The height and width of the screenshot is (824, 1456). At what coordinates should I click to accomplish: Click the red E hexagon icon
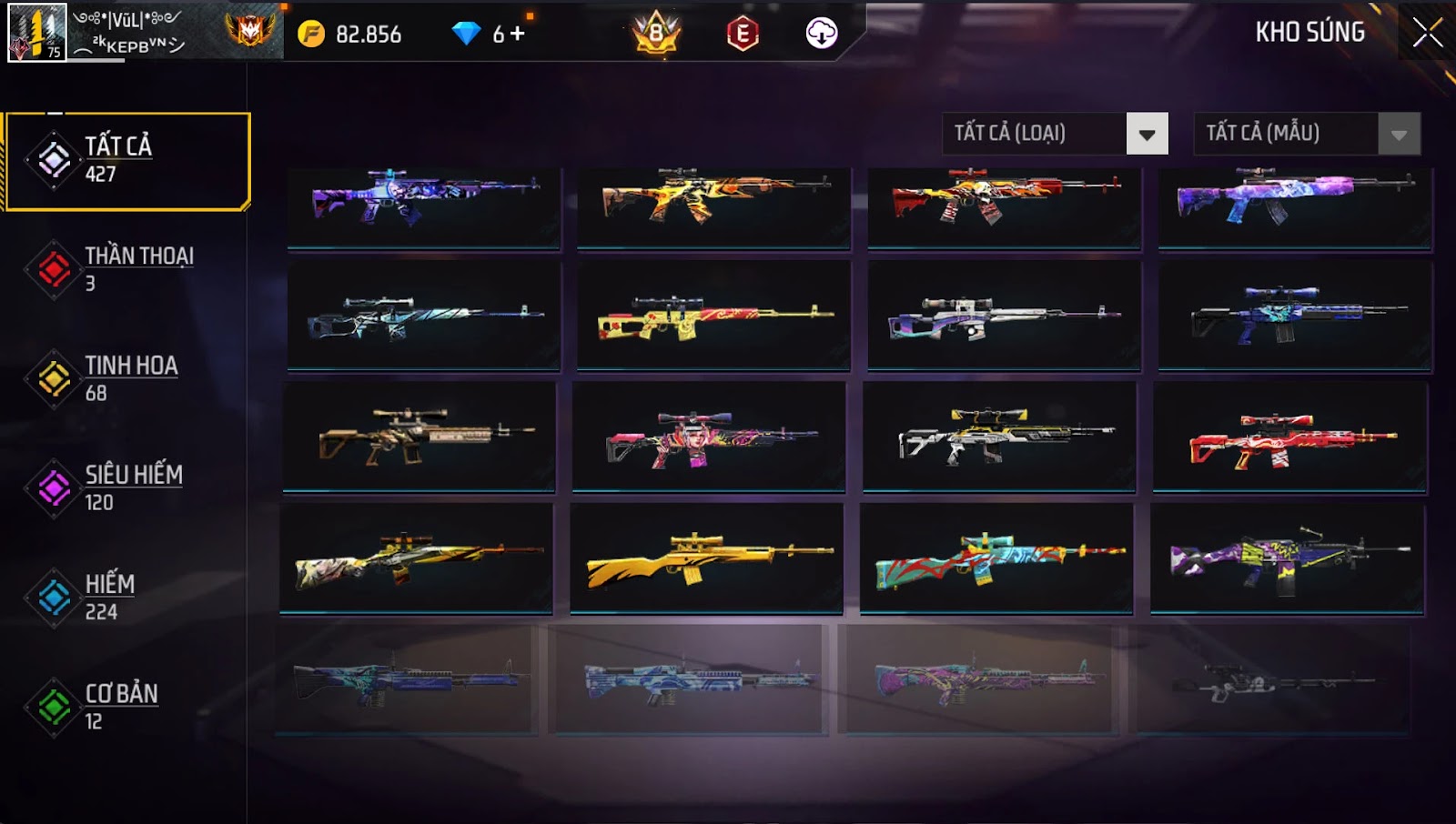click(x=743, y=35)
